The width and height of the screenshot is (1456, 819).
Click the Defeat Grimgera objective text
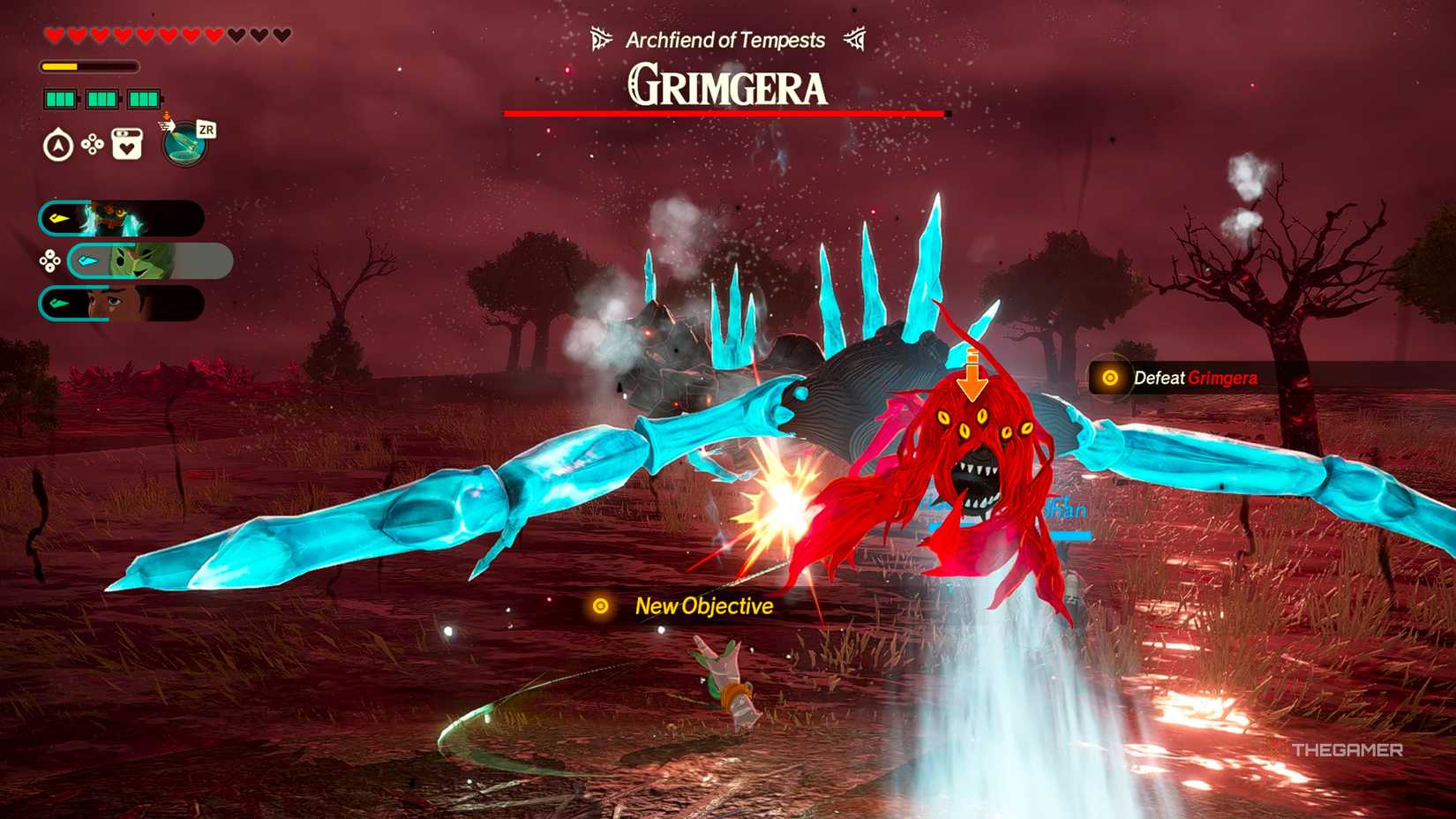[x=1196, y=377]
